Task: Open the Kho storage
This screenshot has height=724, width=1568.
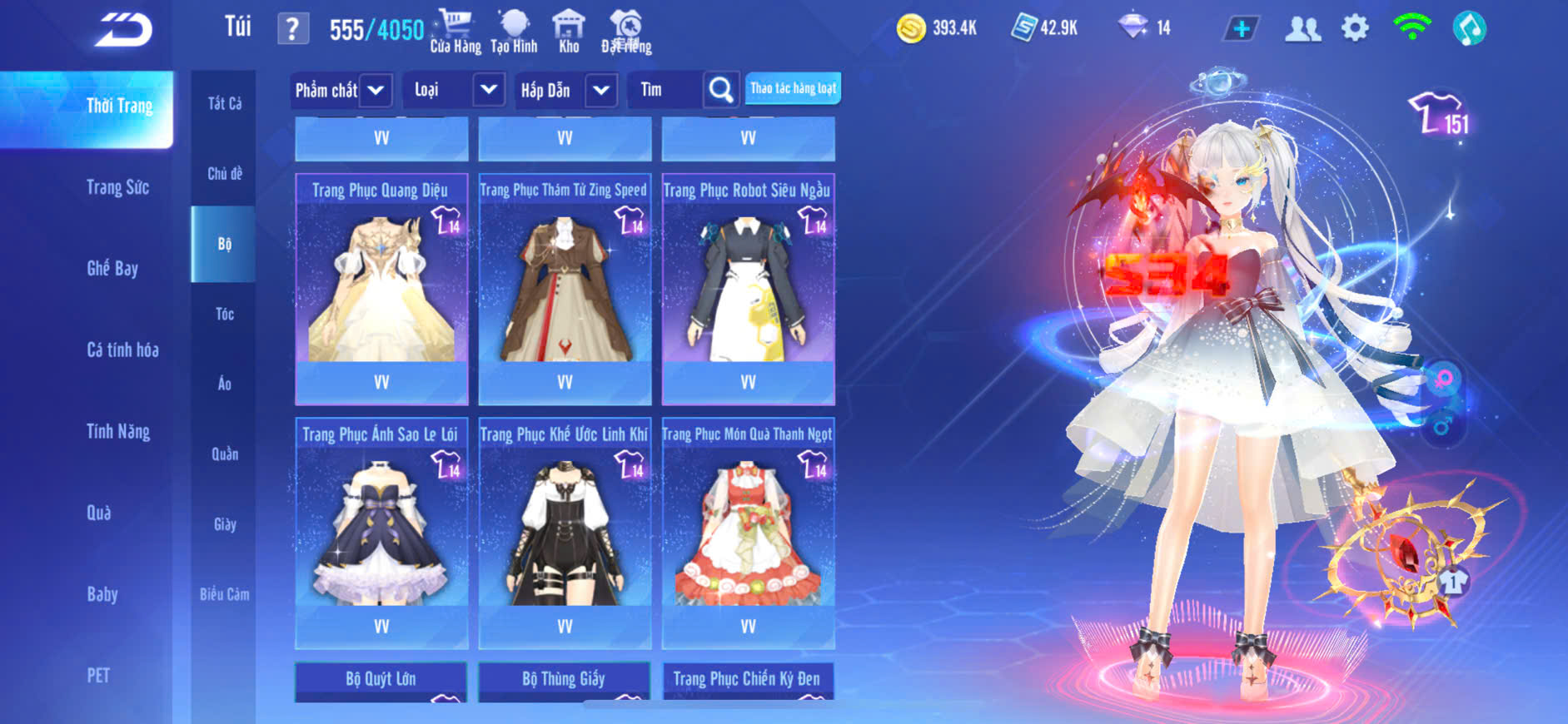Action: pos(569,32)
